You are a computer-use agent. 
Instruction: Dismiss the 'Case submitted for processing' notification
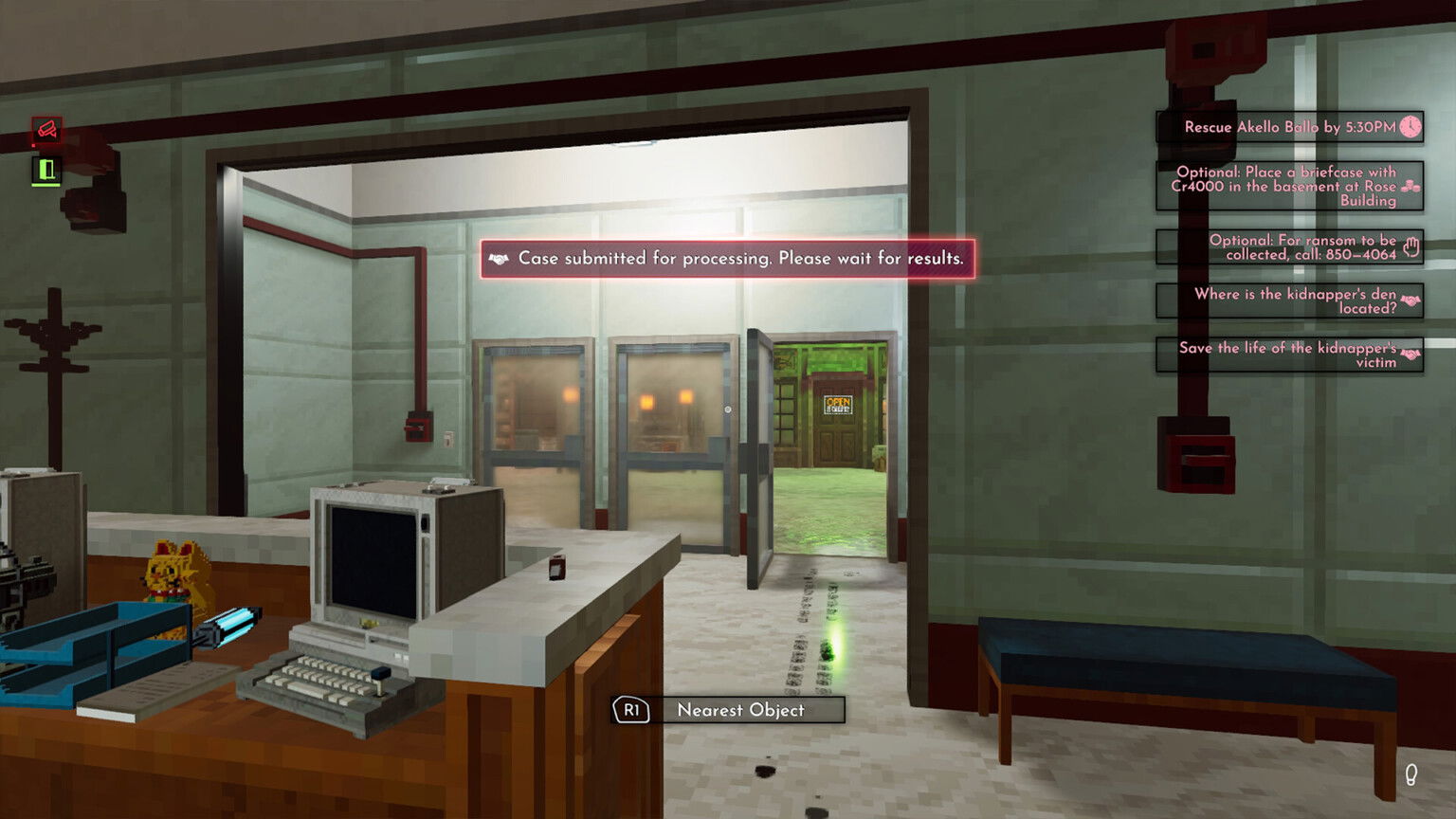coord(728,258)
